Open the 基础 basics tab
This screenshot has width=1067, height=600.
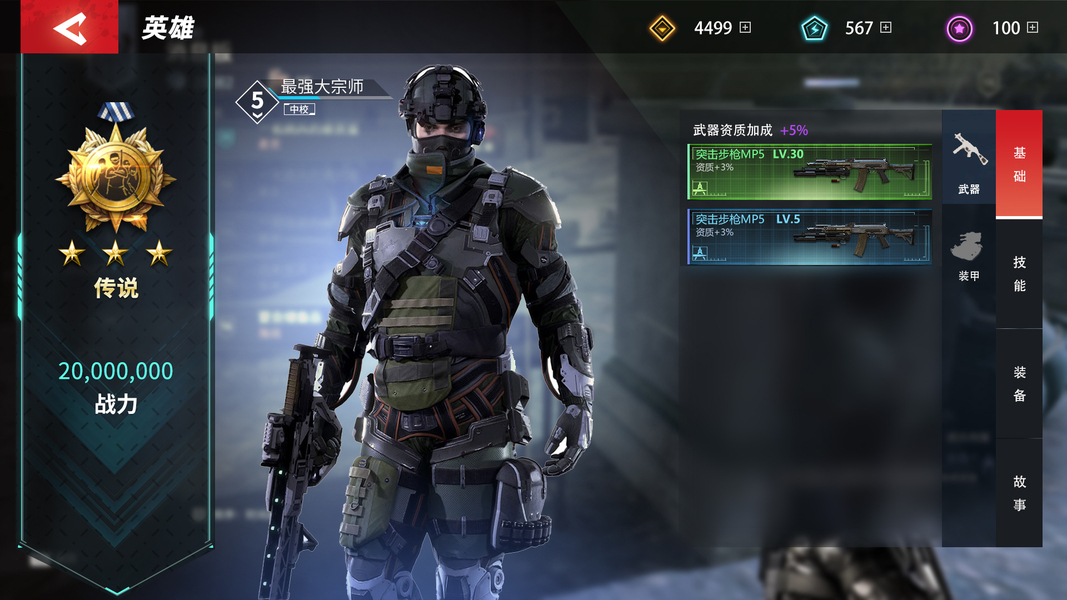pyautogui.click(x=1019, y=164)
